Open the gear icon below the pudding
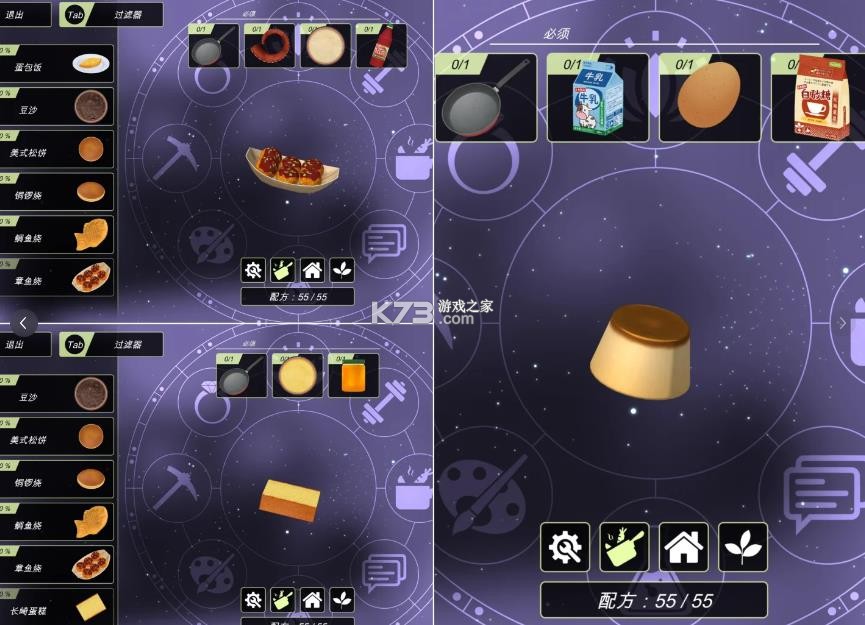This screenshot has height=625, width=865. (x=566, y=547)
